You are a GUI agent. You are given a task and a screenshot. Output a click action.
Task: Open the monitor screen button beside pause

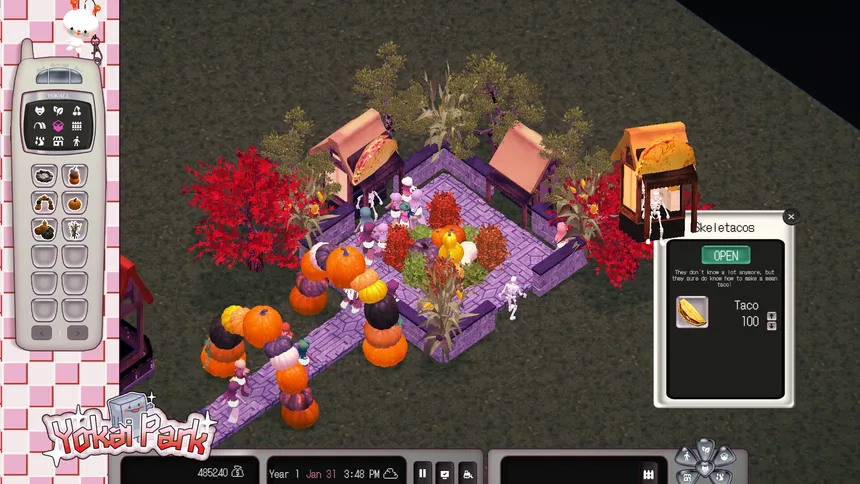(x=444, y=473)
